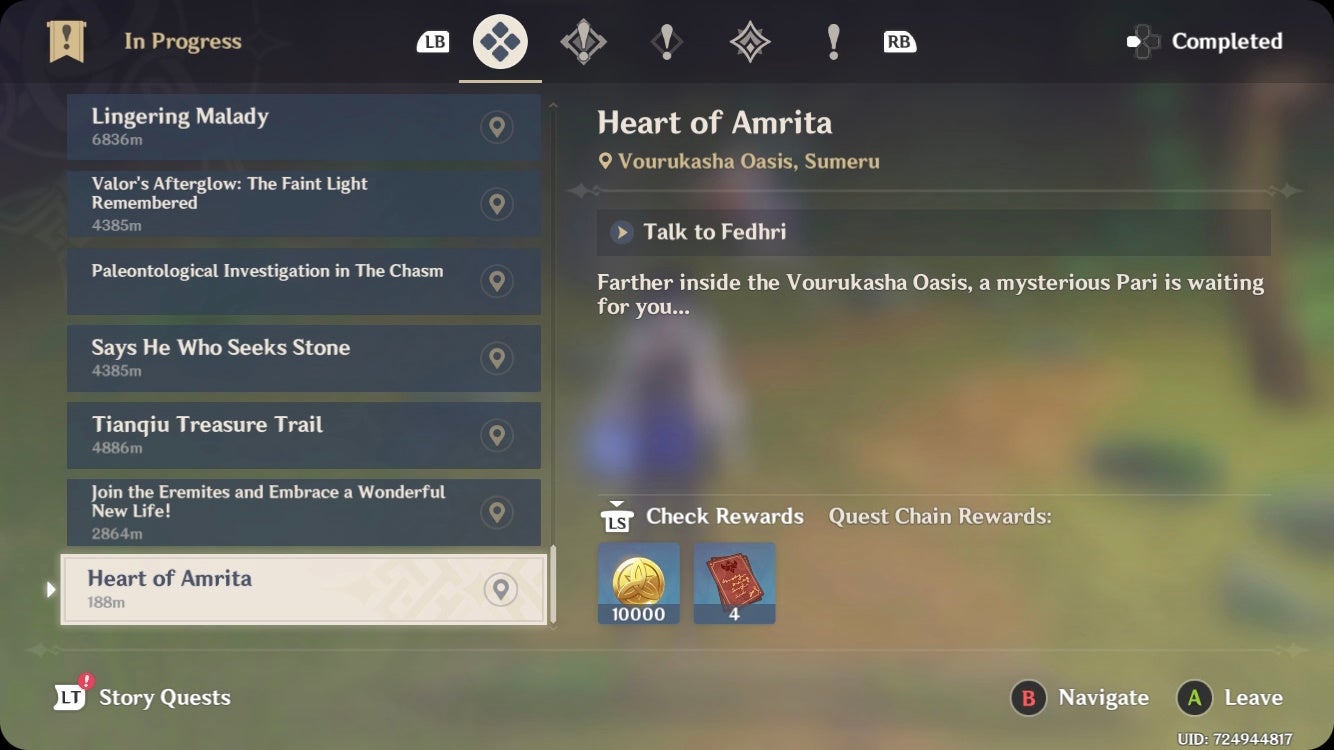The height and width of the screenshot is (750, 1334).
Task: Click the Mora reward icon showing 10000
Action: click(x=638, y=583)
